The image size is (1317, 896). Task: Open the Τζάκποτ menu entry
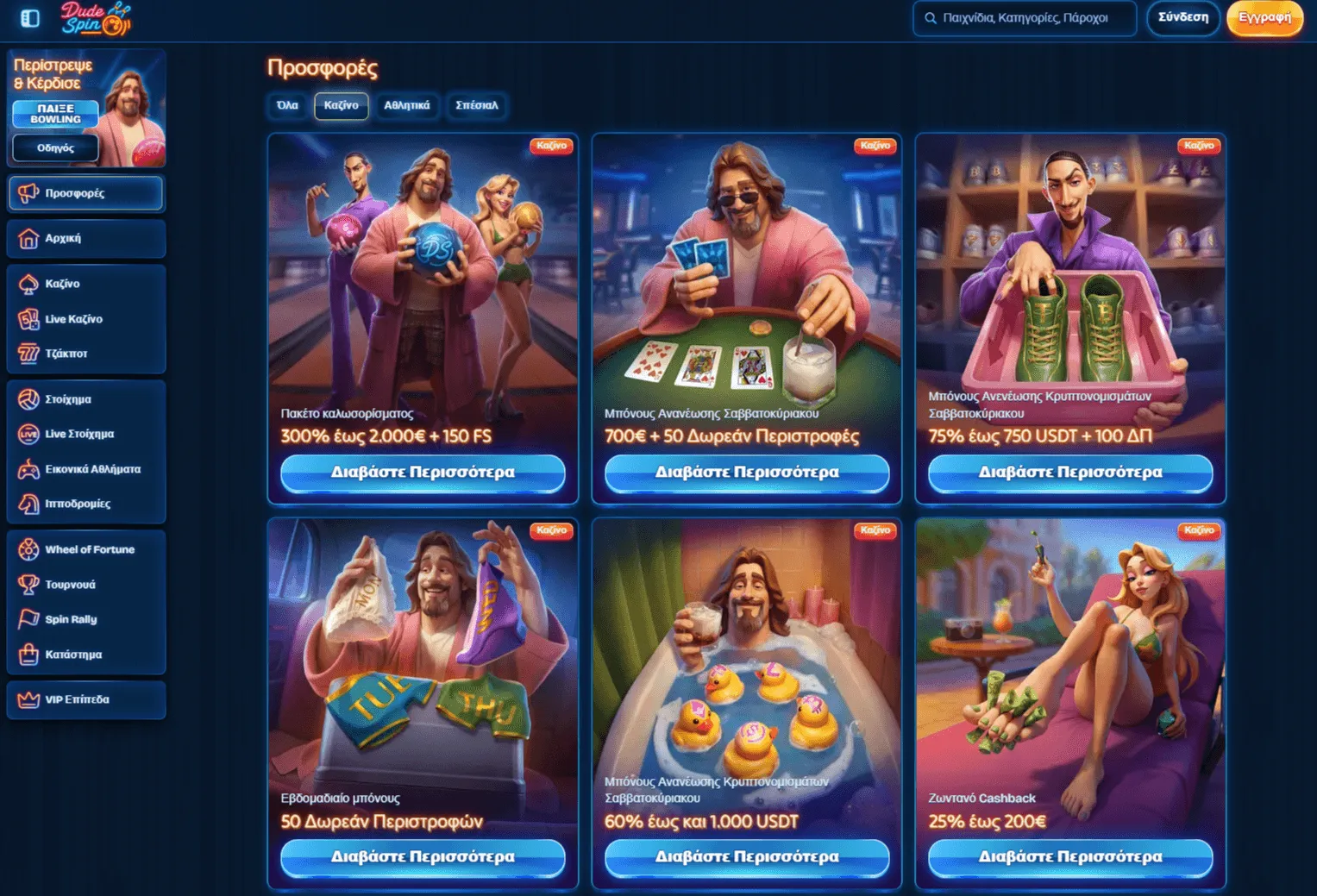[85, 354]
